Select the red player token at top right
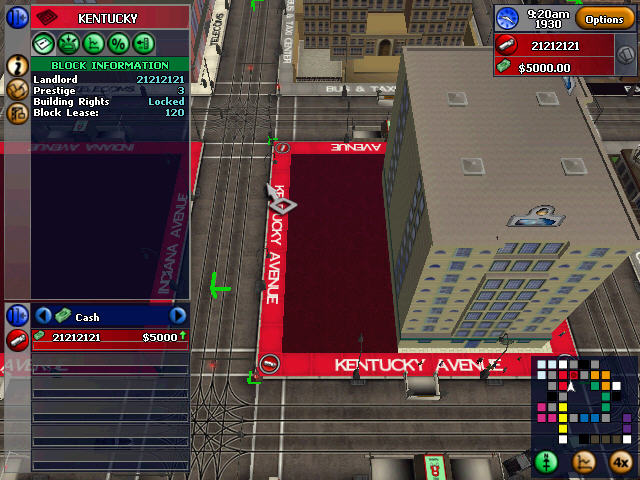This screenshot has height=480, width=640. pos(508,45)
